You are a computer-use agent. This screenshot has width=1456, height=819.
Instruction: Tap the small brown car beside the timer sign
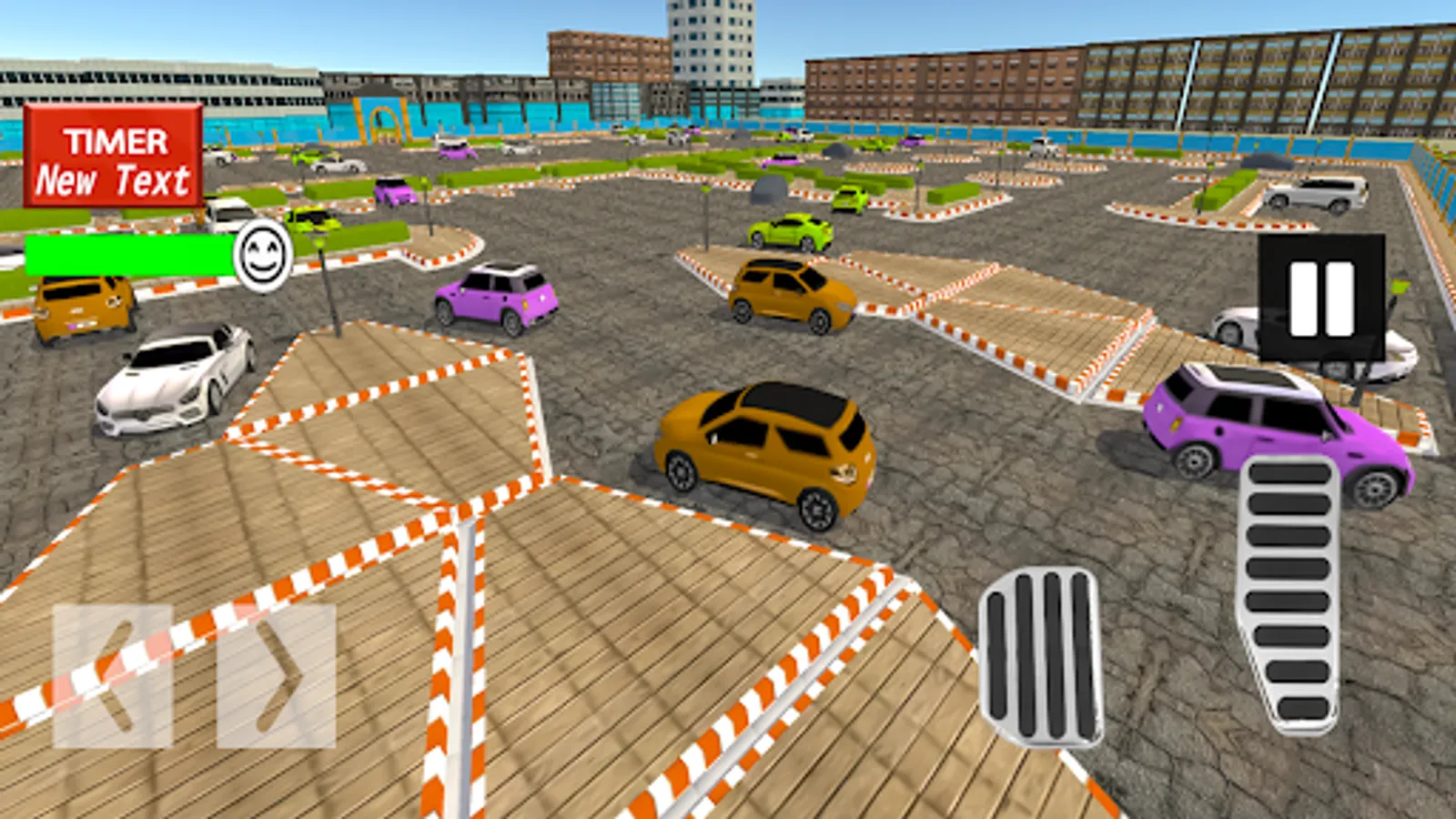click(x=80, y=309)
